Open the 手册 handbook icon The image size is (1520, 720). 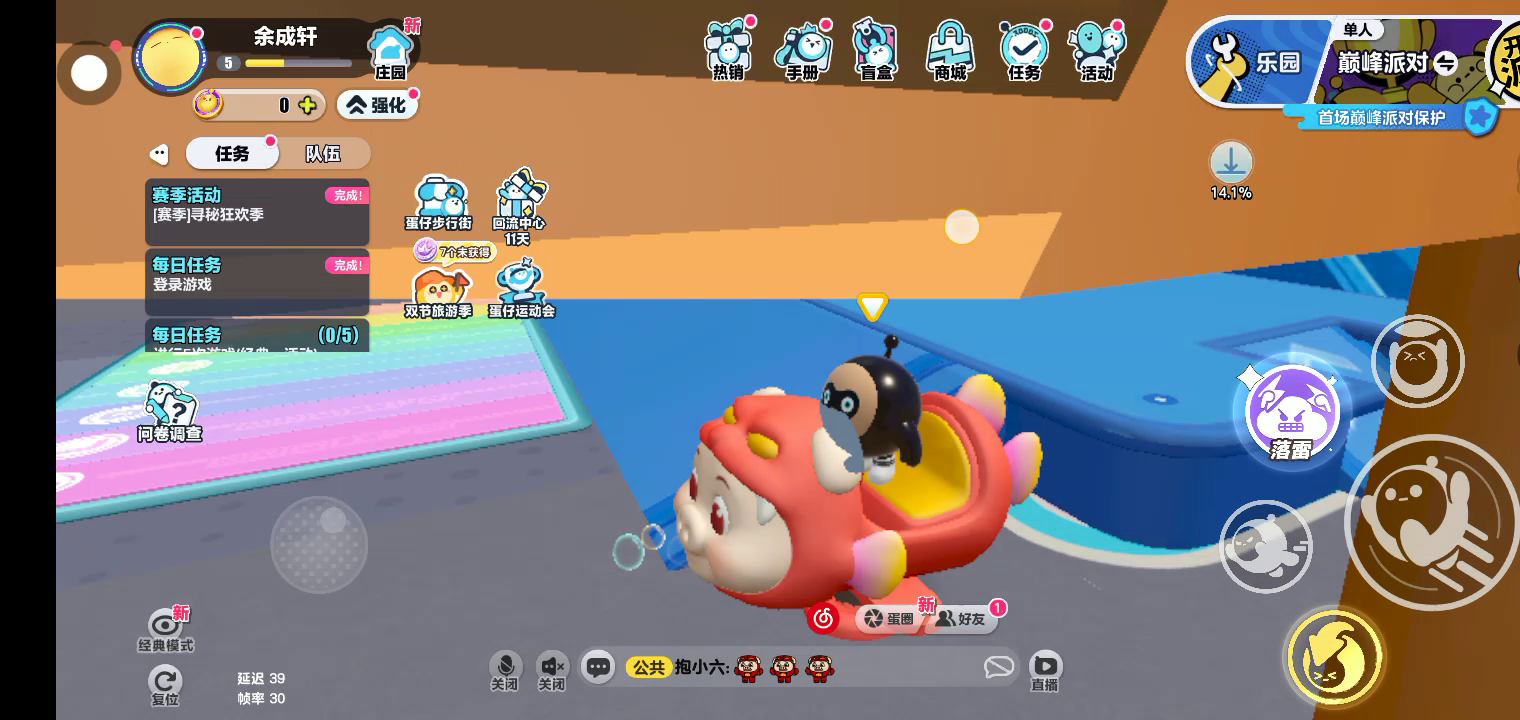(802, 50)
